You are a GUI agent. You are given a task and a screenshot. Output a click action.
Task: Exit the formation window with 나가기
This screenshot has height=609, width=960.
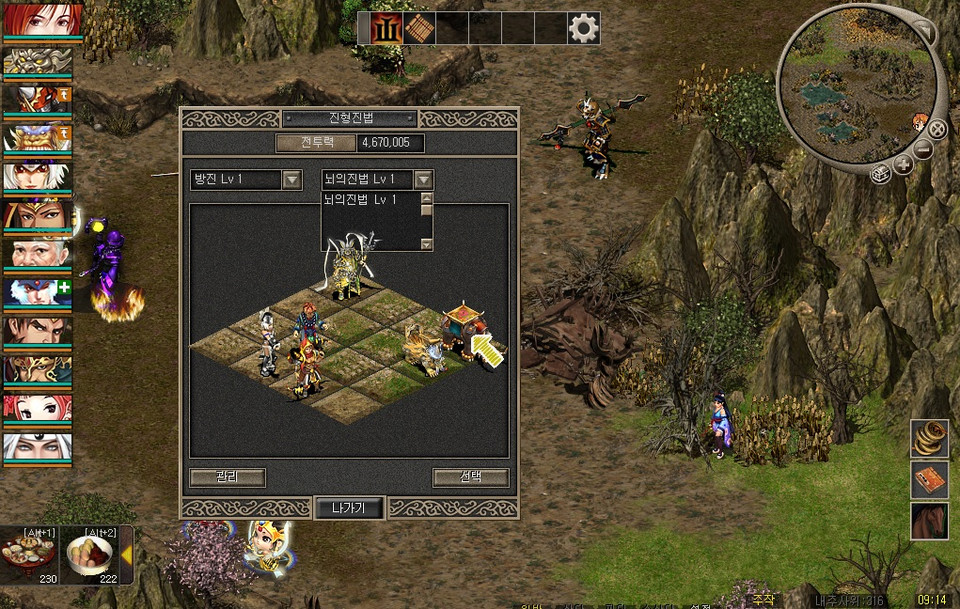click(x=349, y=507)
